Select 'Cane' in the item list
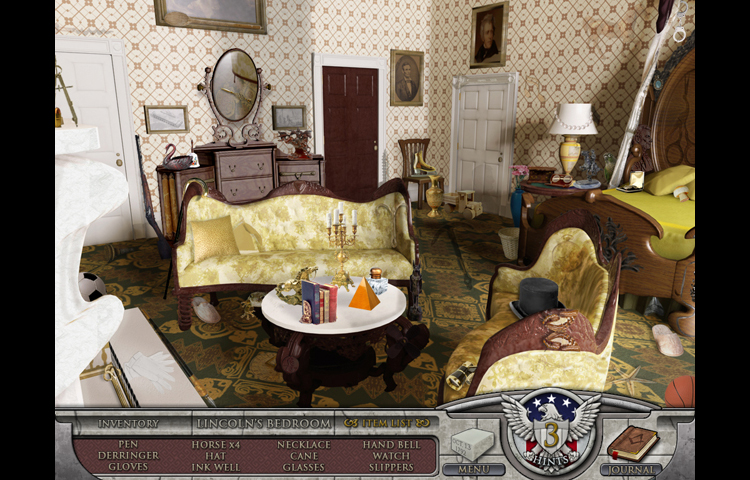Screen dimensions: 750x480 [x=303, y=455]
